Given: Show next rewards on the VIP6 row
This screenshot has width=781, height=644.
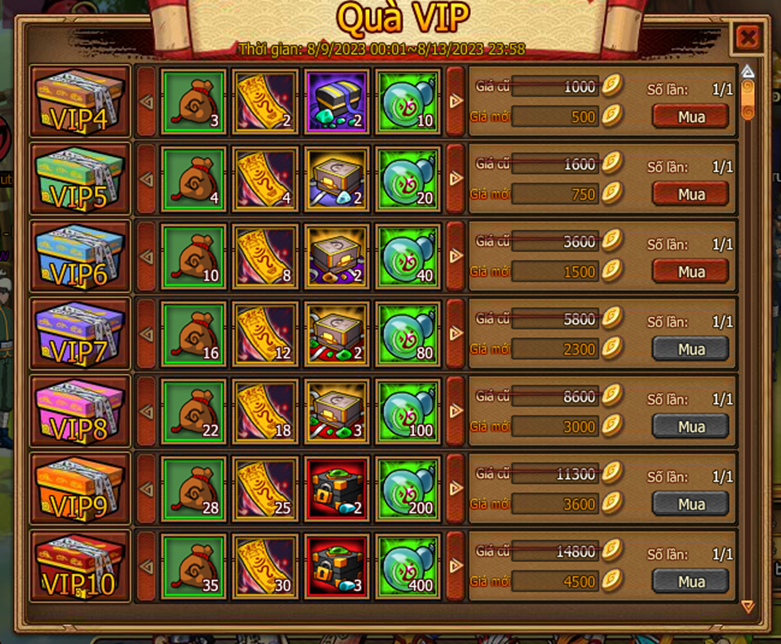Looking at the screenshot, I should [456, 256].
